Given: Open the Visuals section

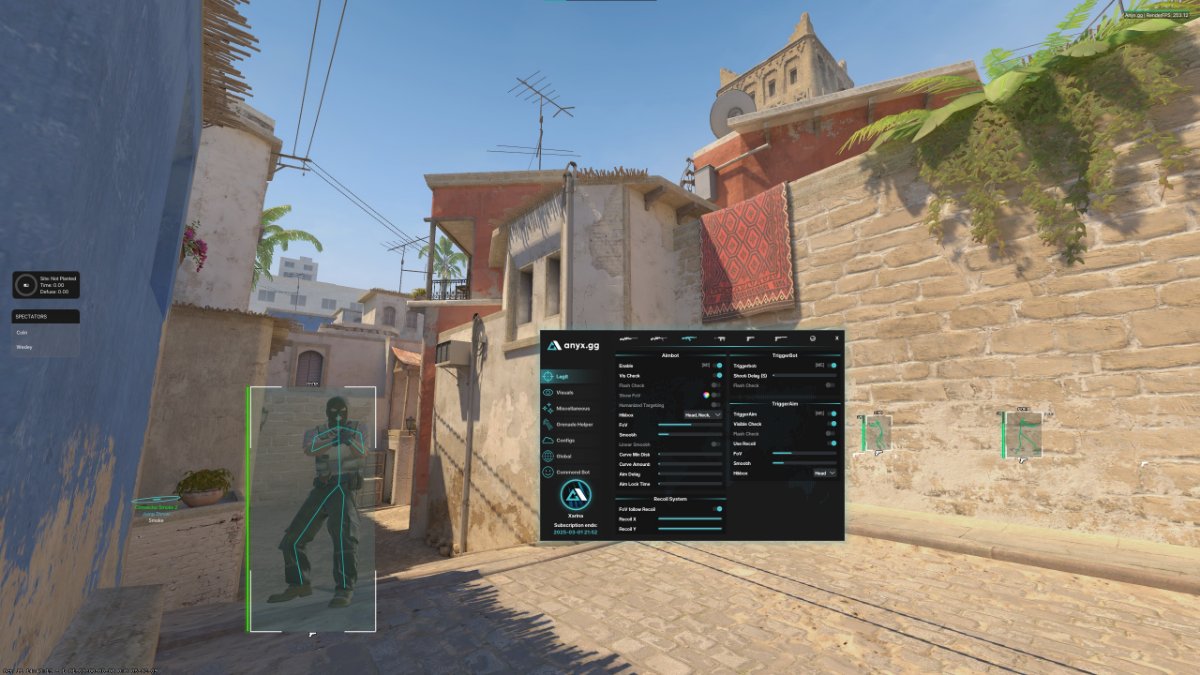Looking at the screenshot, I should click(x=565, y=392).
